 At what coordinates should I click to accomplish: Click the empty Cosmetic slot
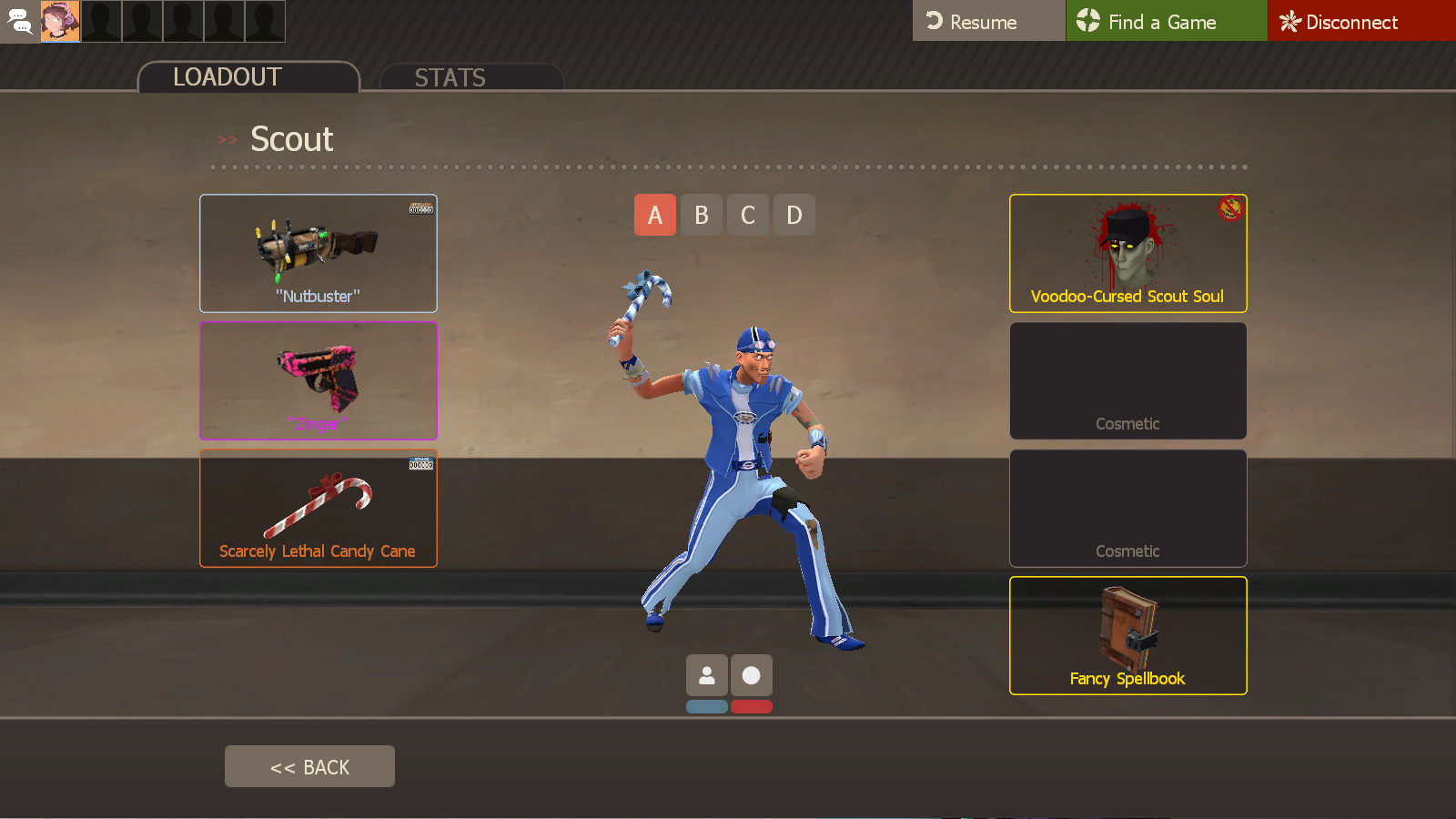1127,380
